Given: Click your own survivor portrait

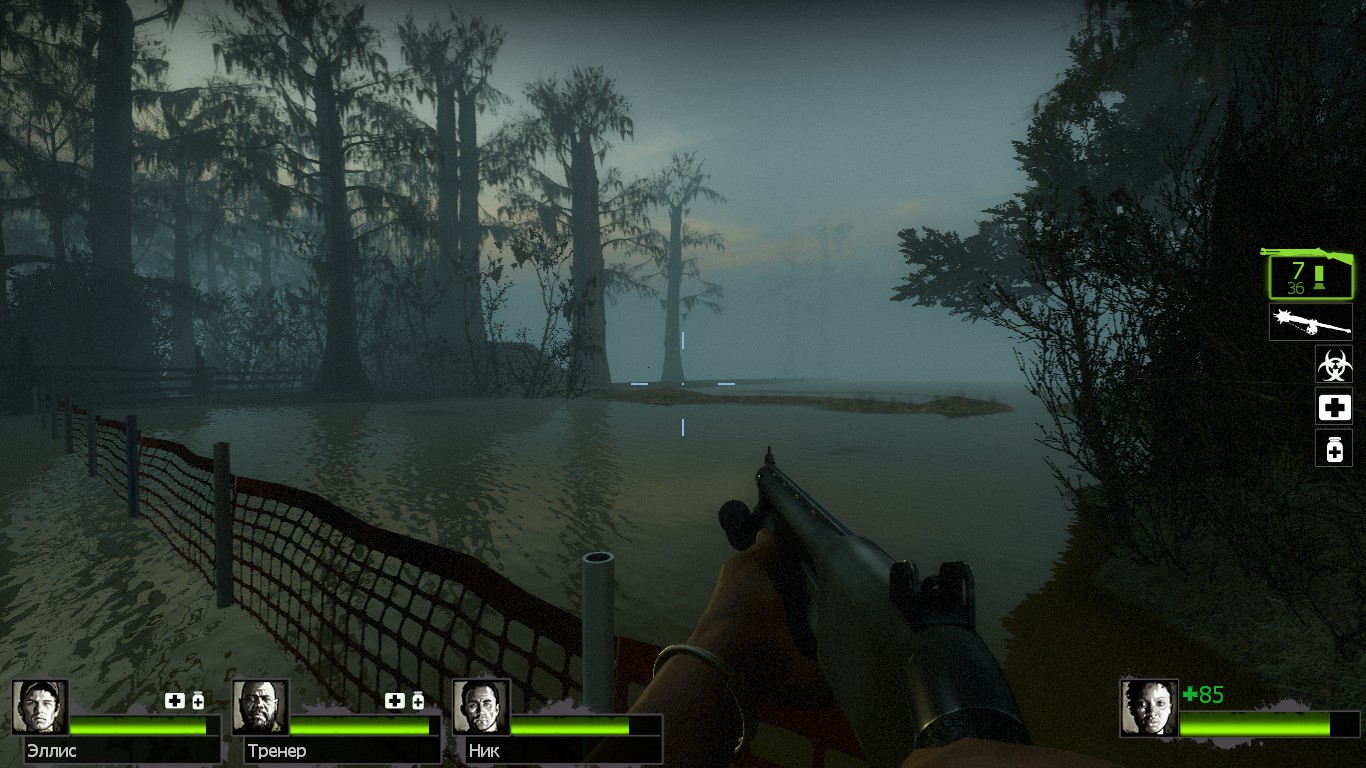Looking at the screenshot, I should (1149, 708).
